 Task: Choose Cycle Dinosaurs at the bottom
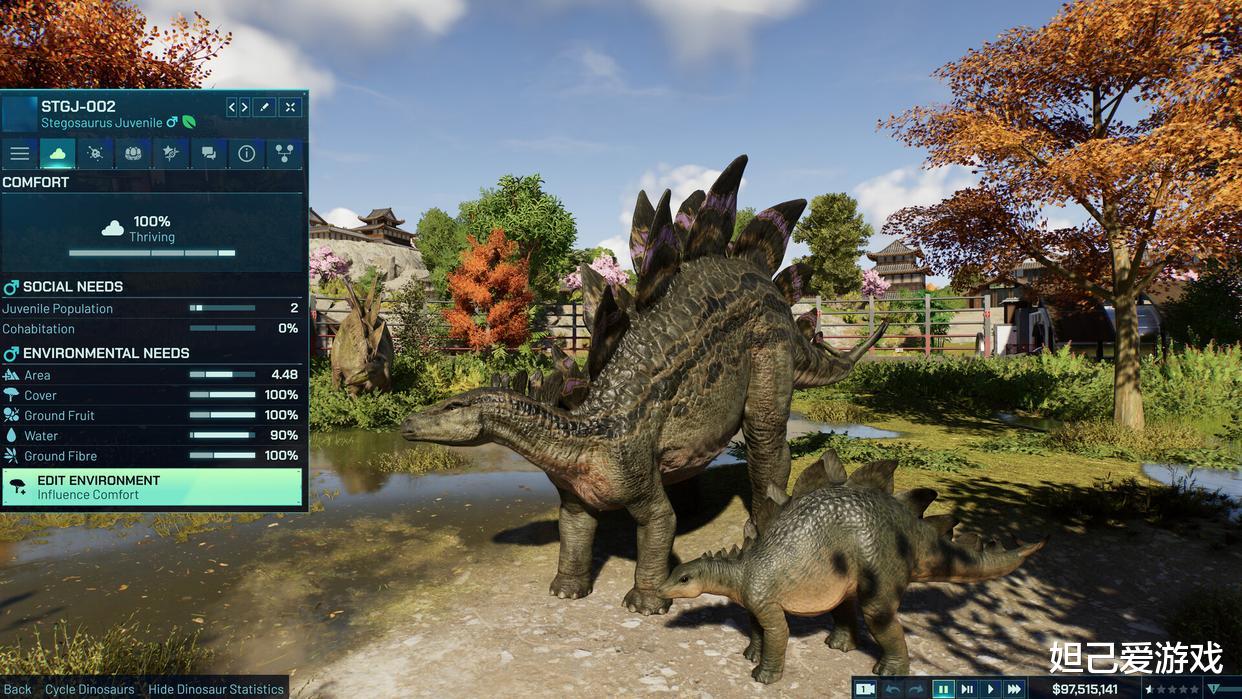tap(90, 689)
